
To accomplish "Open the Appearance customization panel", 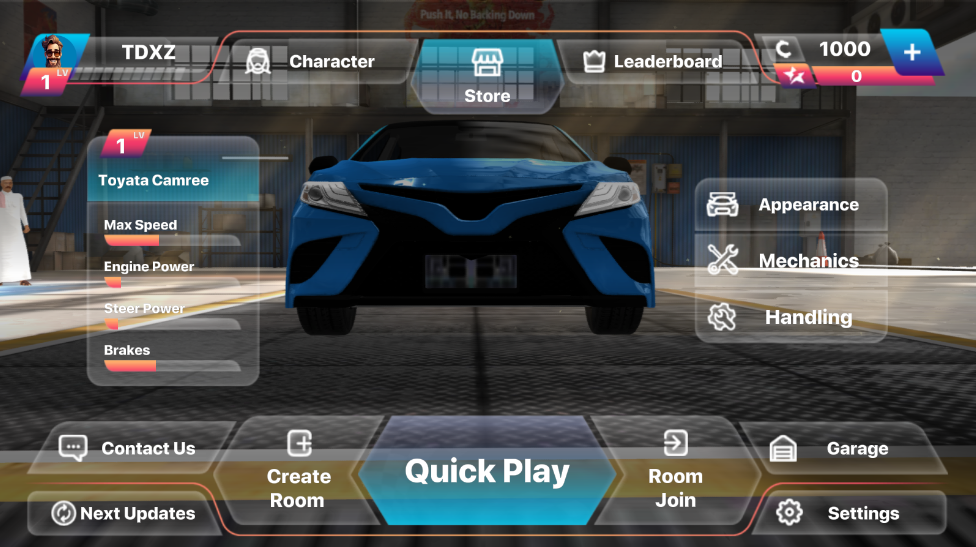I will (790, 205).
